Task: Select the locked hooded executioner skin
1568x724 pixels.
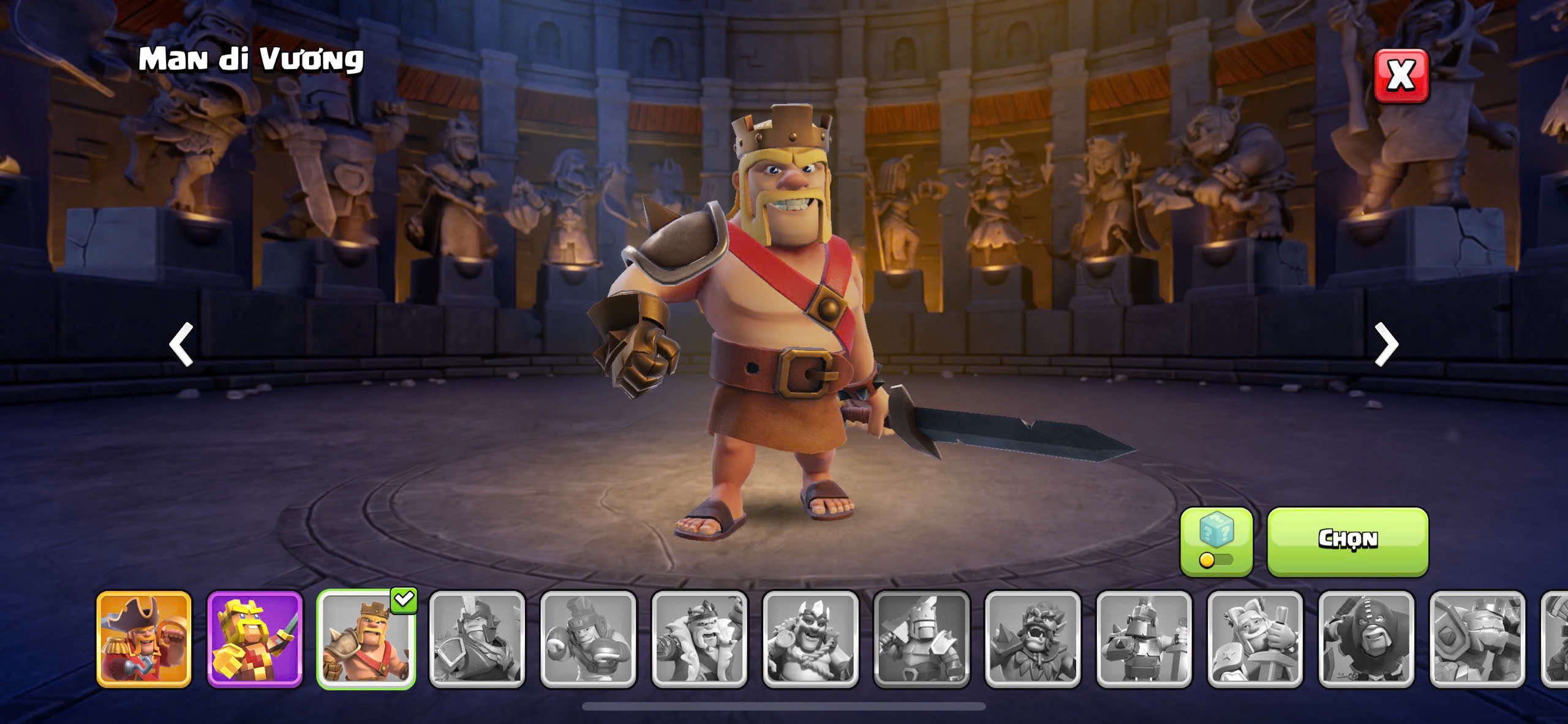Action: tap(1366, 639)
